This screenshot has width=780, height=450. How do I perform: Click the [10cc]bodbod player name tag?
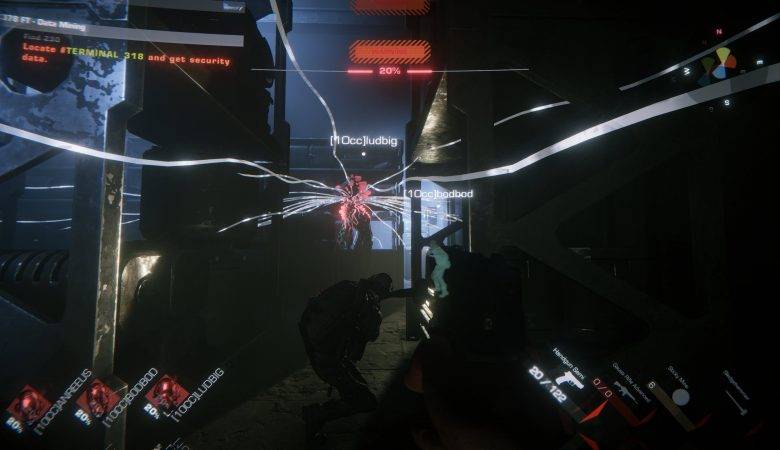(x=440, y=192)
